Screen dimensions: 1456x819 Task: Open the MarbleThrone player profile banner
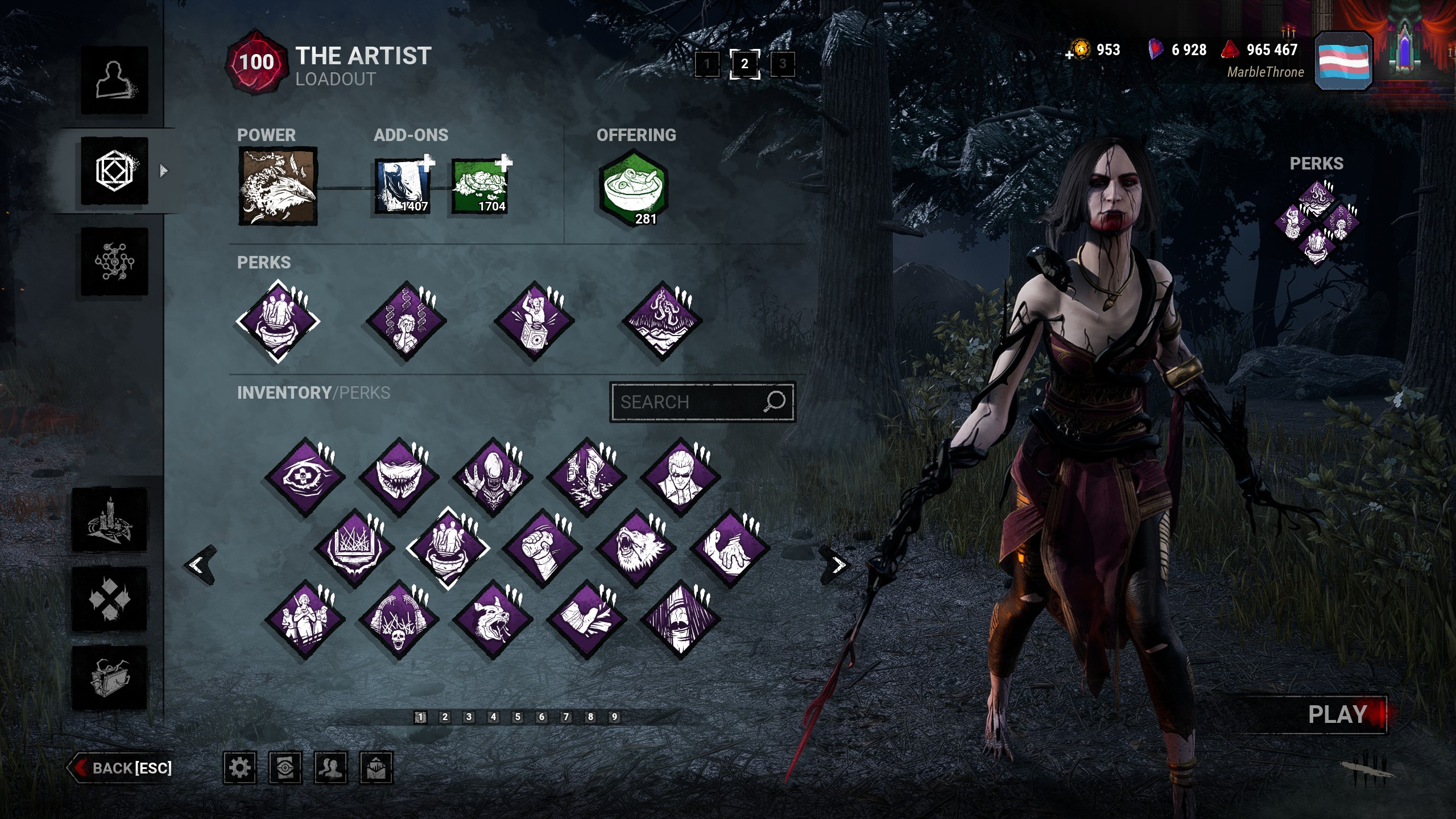coord(1343,61)
